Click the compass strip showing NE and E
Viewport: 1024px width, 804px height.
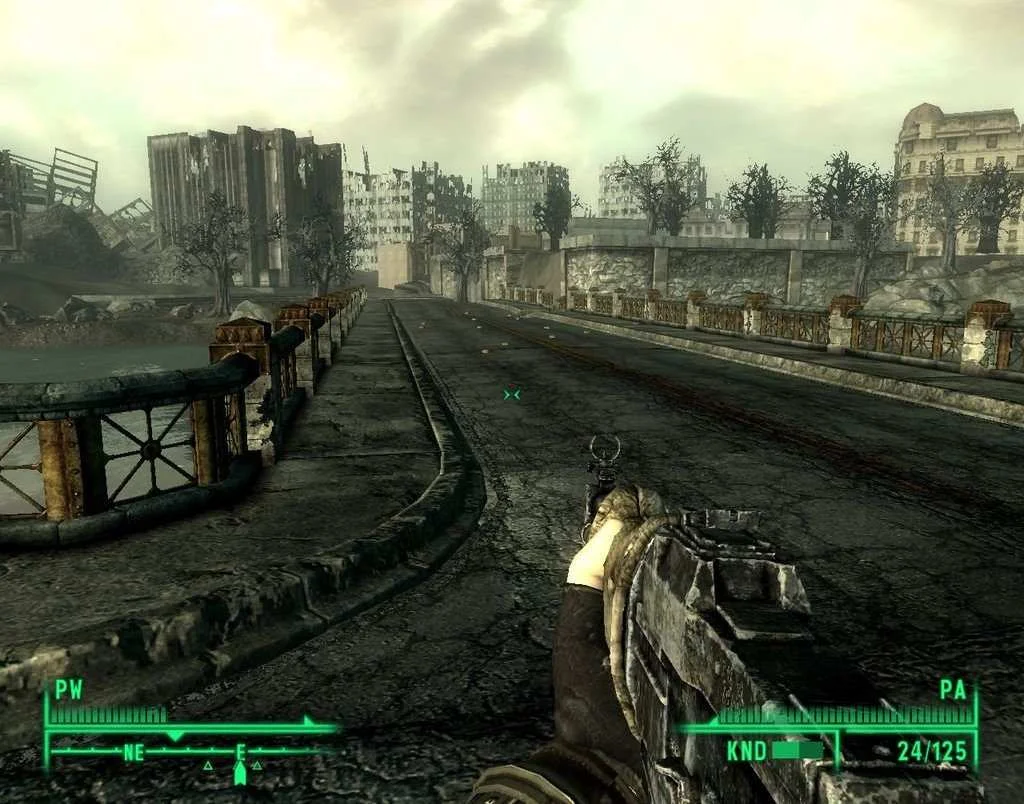pos(190,753)
